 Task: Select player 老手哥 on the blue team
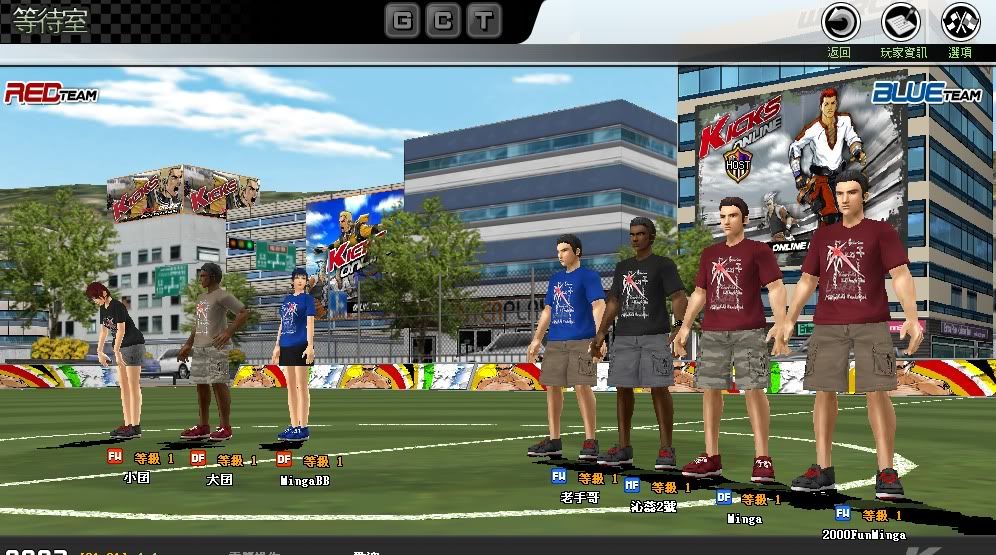pyautogui.click(x=580, y=496)
